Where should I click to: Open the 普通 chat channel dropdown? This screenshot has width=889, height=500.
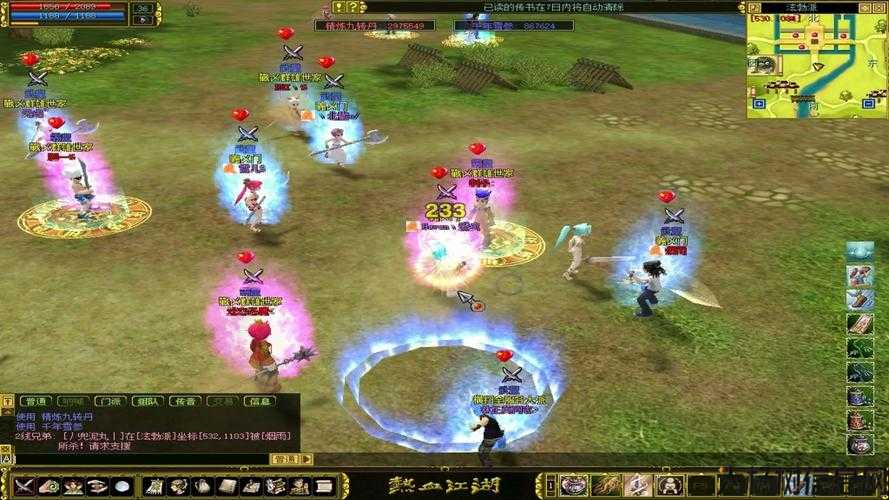point(285,459)
